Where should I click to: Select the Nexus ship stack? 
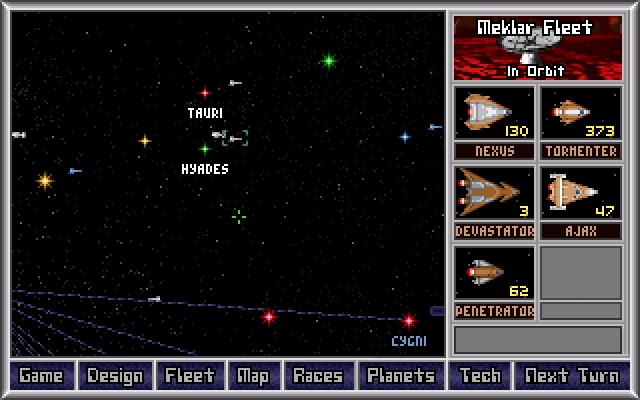(495, 114)
